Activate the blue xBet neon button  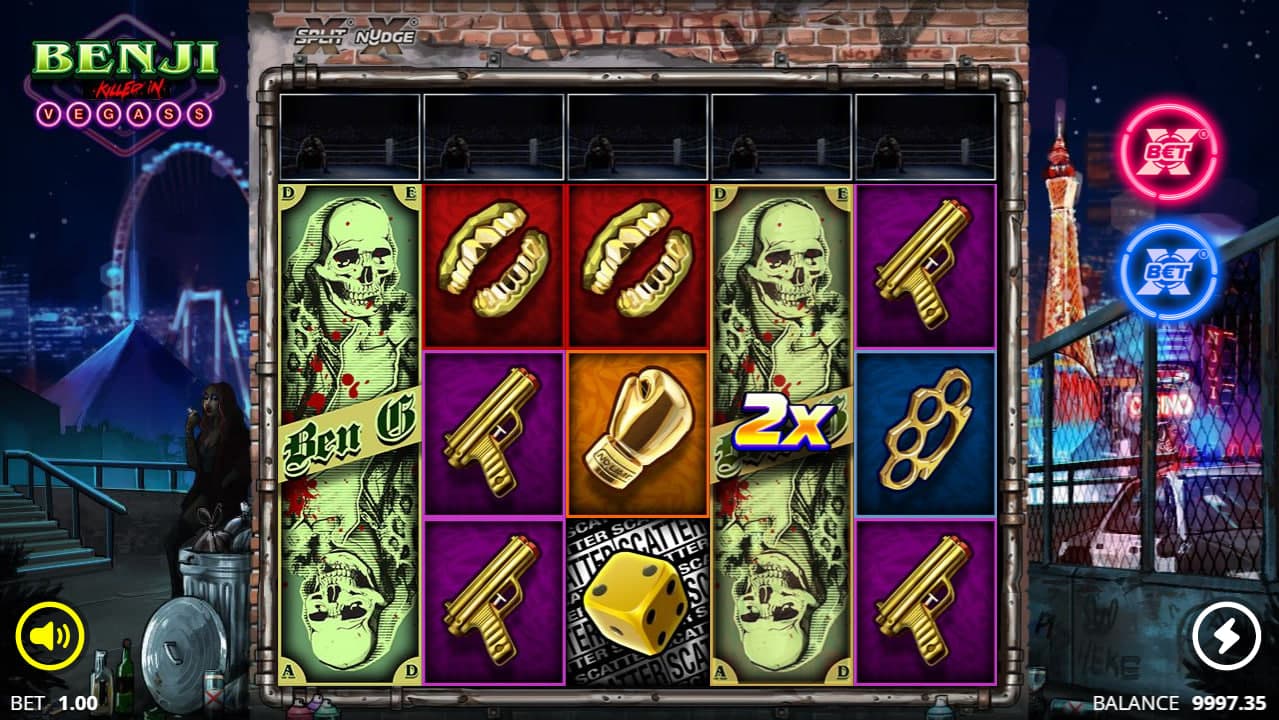click(1167, 271)
